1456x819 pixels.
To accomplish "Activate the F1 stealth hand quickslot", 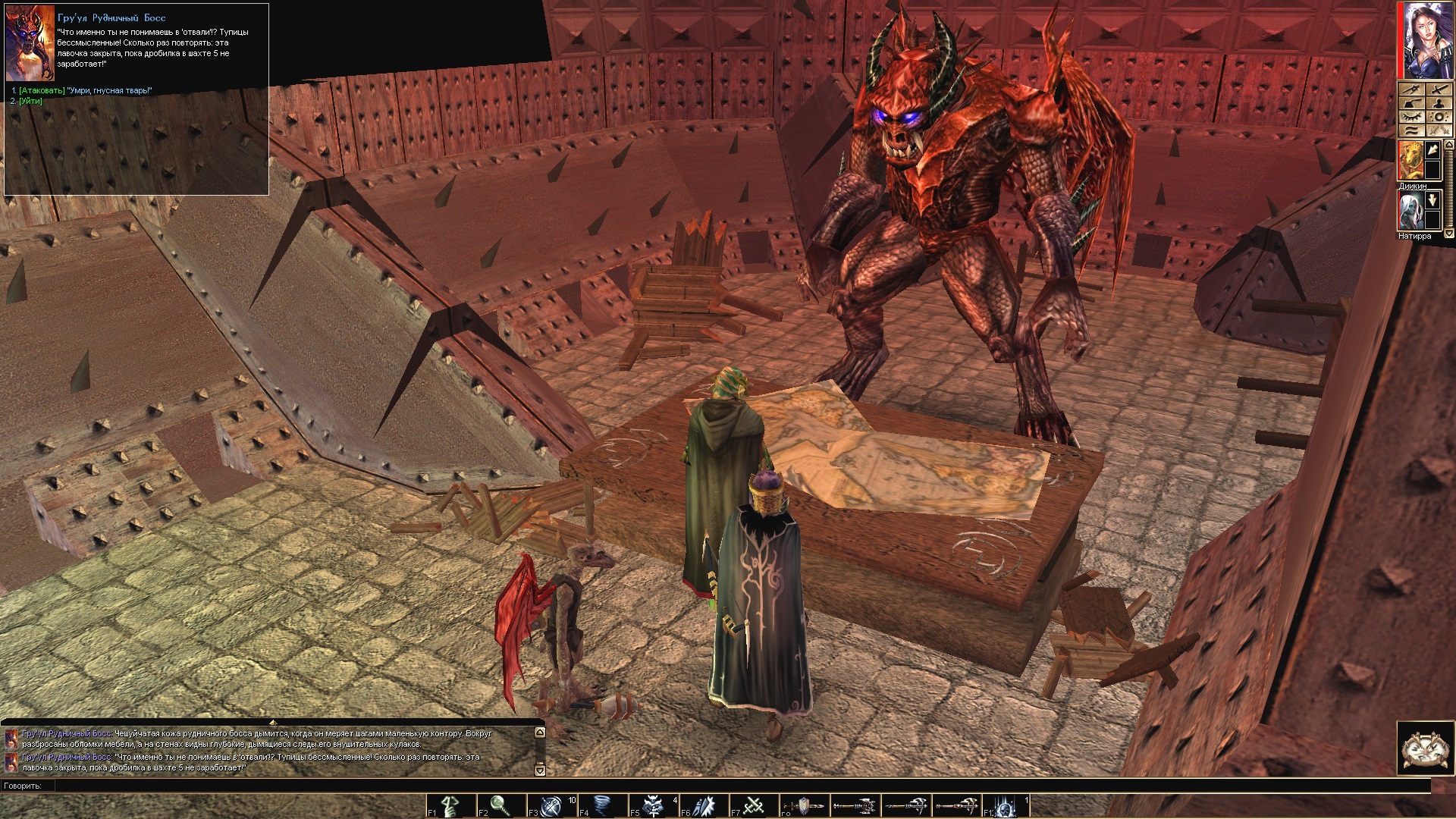I will coord(450,805).
